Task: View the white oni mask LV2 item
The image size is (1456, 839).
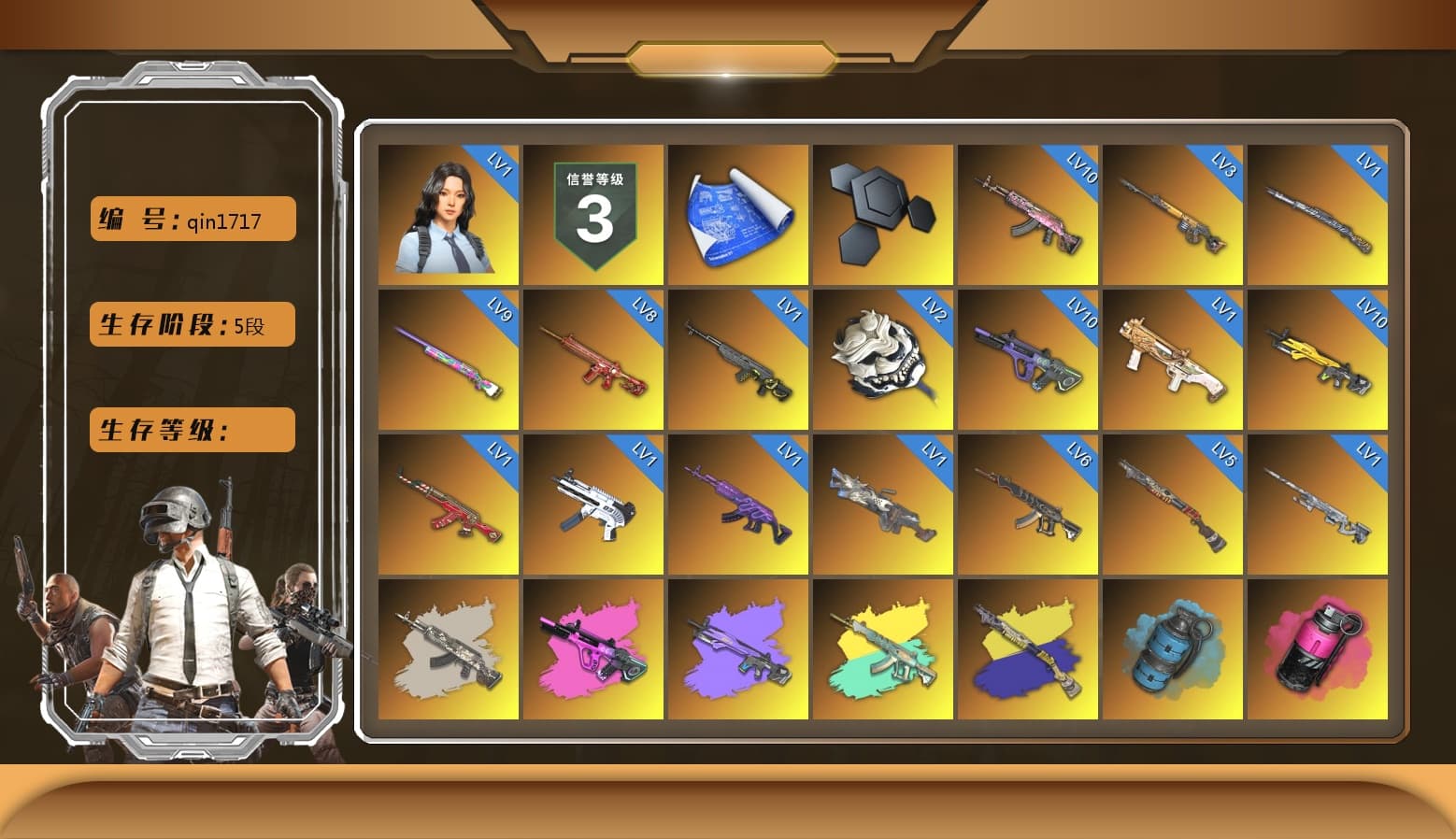Action: pos(883,360)
